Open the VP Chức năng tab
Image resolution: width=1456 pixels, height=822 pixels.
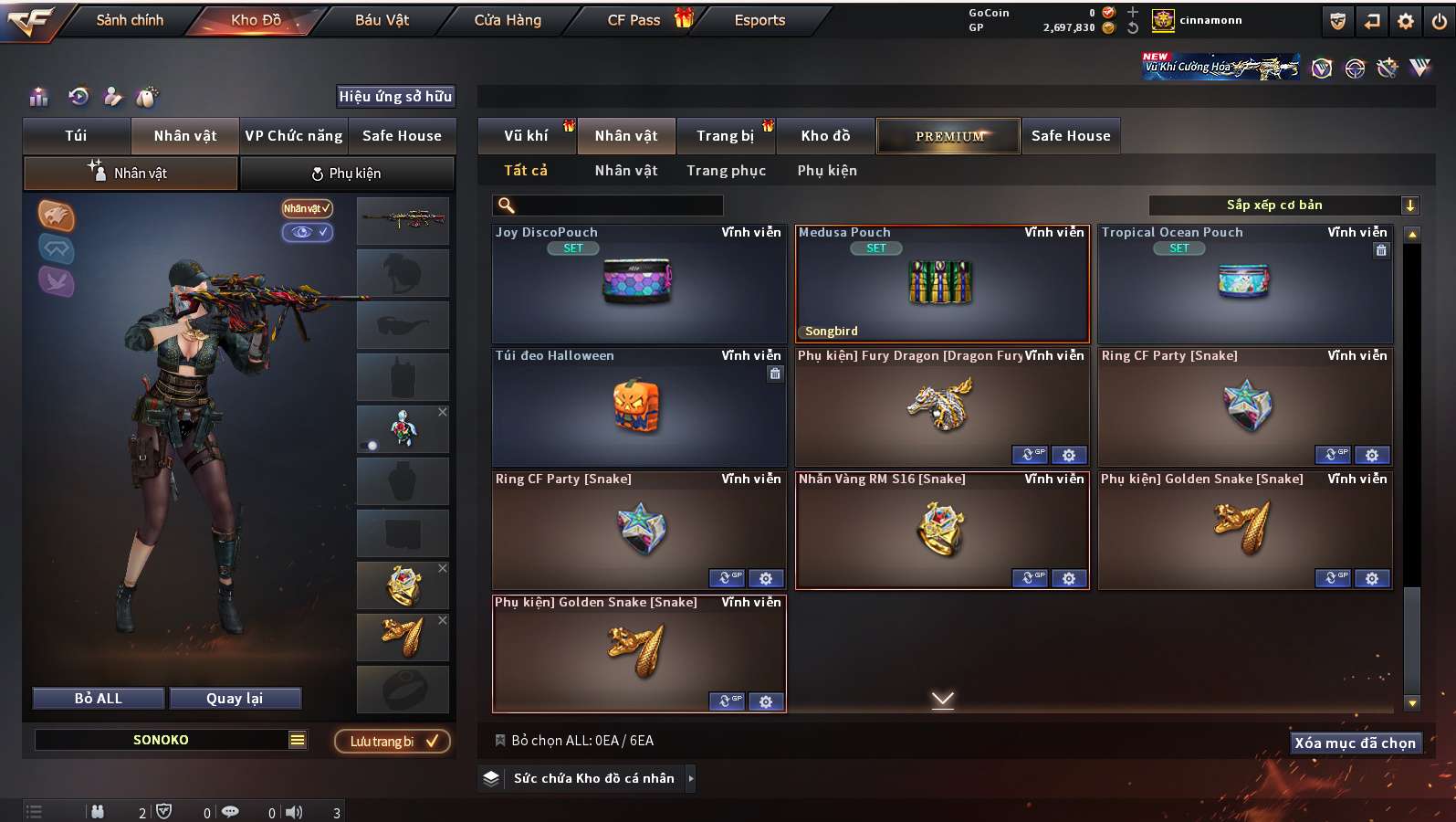(x=293, y=136)
